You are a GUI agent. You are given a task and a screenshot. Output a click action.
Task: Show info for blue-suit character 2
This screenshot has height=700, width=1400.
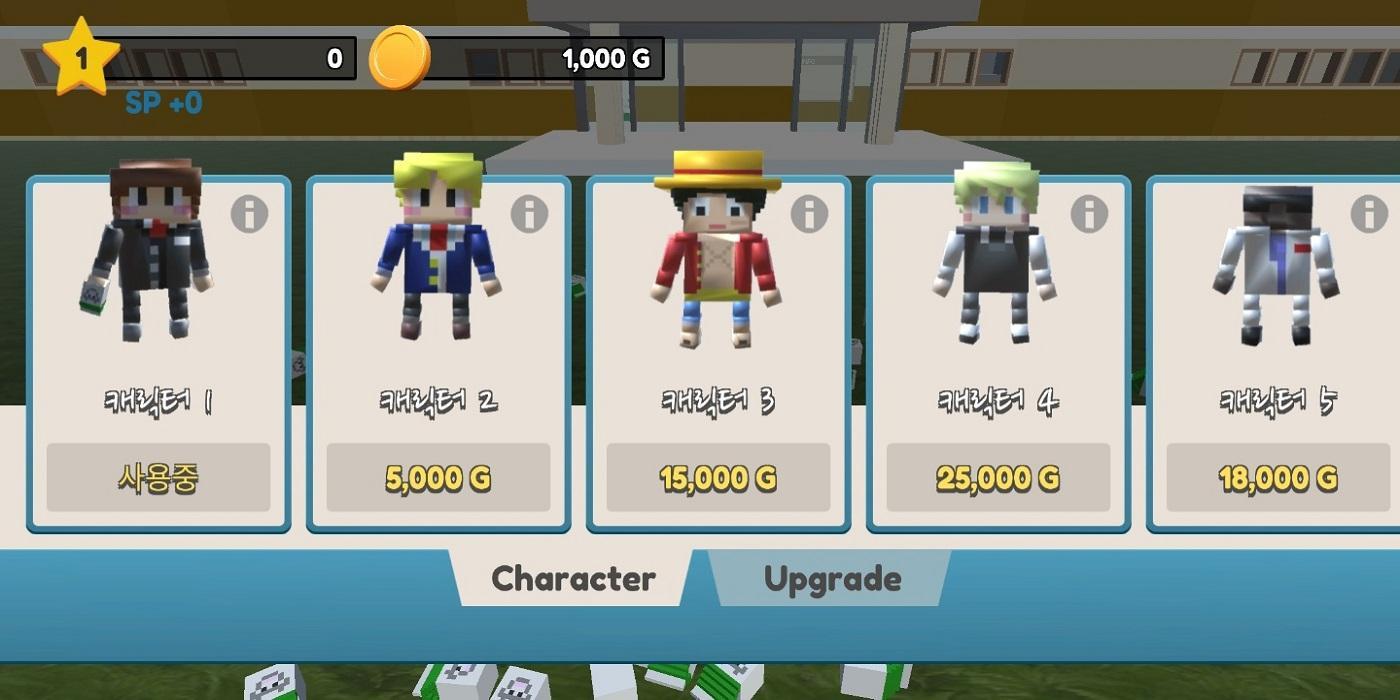[x=529, y=213]
